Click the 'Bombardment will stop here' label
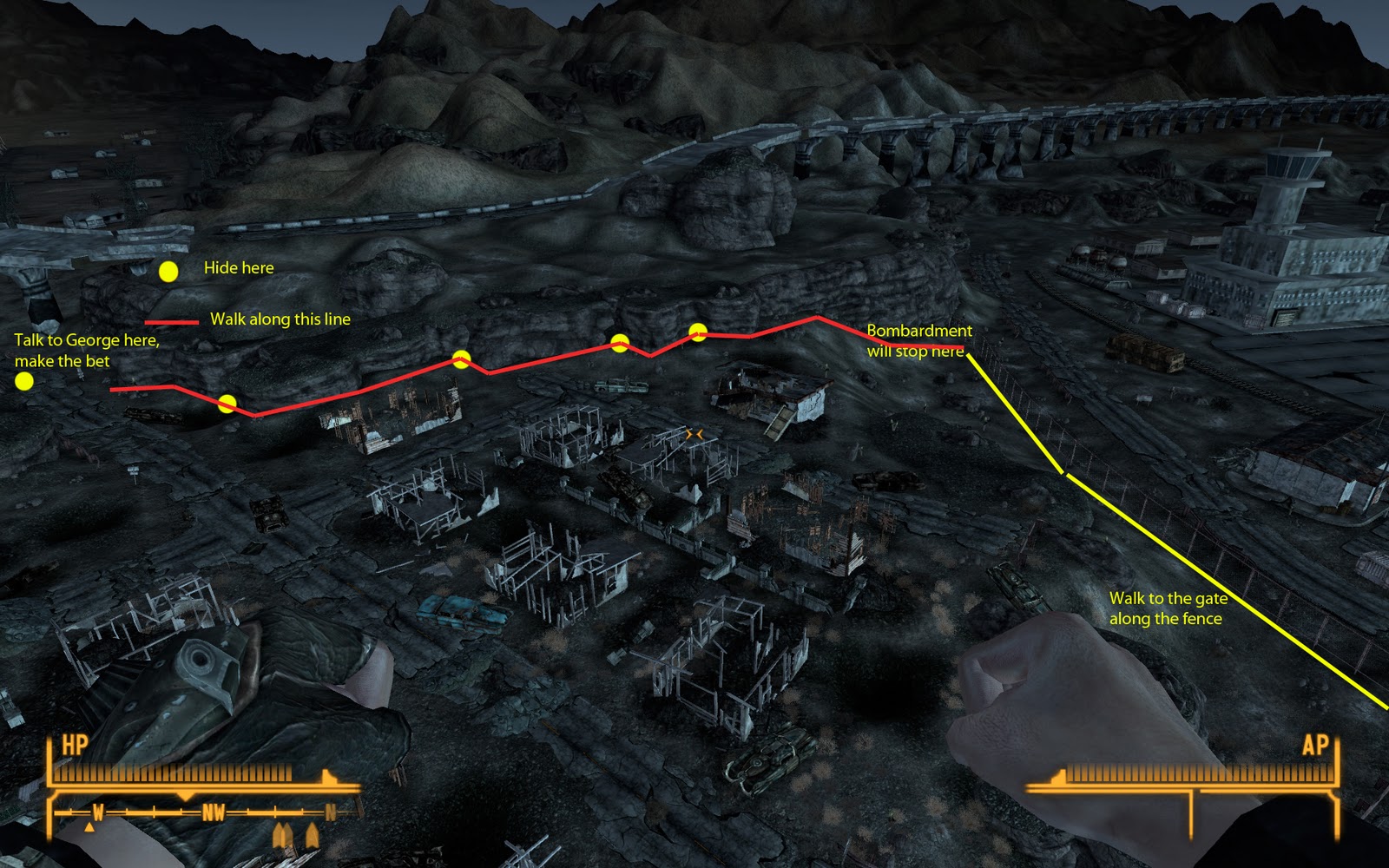The image size is (1389, 868). (918, 339)
